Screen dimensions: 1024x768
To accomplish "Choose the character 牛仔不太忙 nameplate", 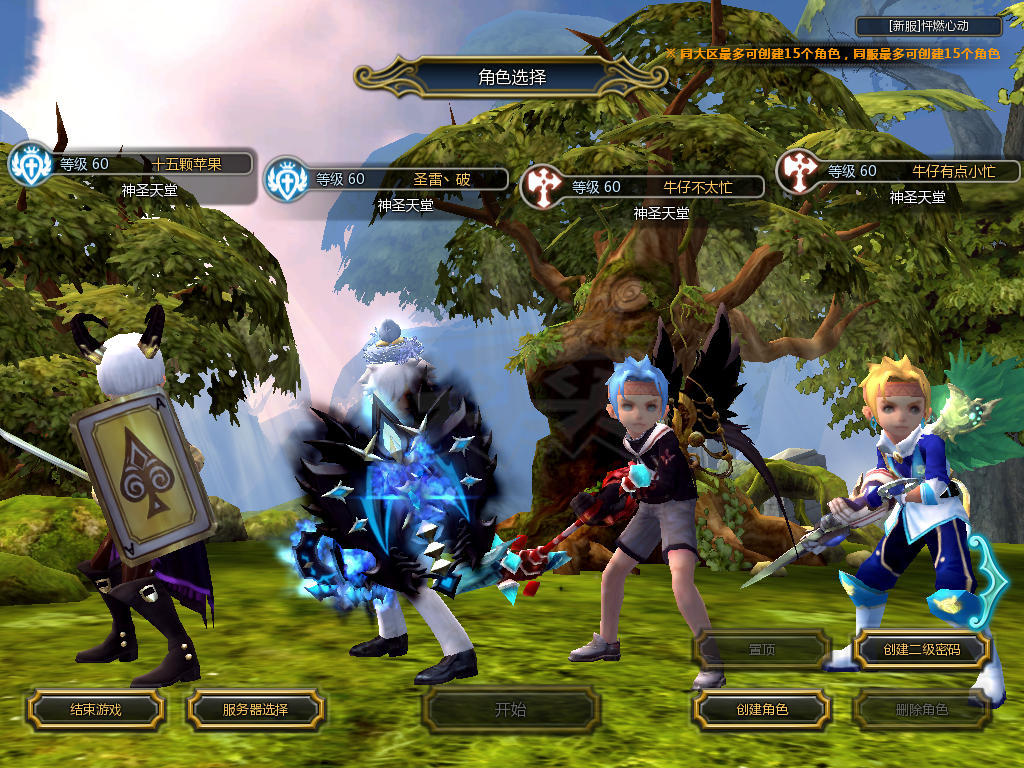I will pos(660,187).
